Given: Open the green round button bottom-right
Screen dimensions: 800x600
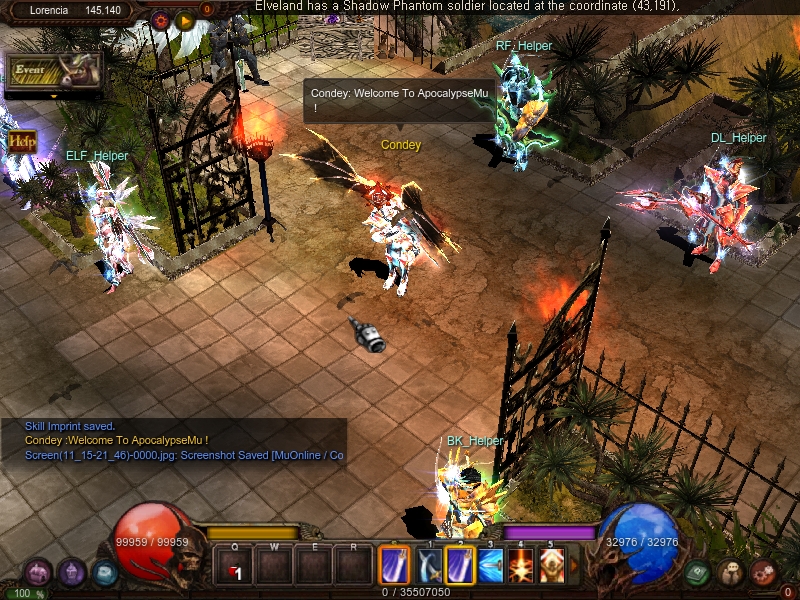Looking at the screenshot, I should coord(698,573).
